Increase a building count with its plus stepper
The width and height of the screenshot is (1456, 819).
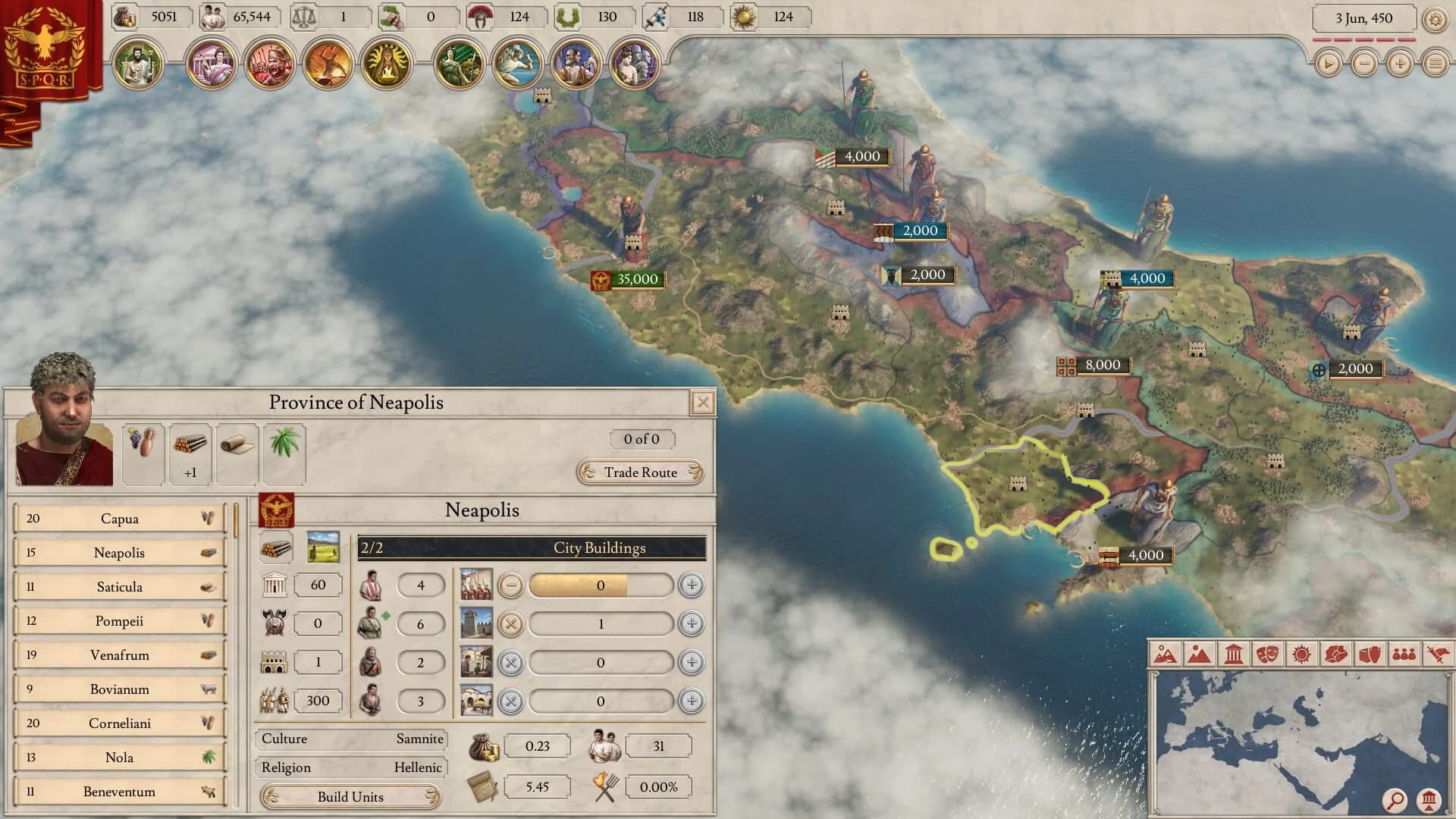[x=690, y=585]
